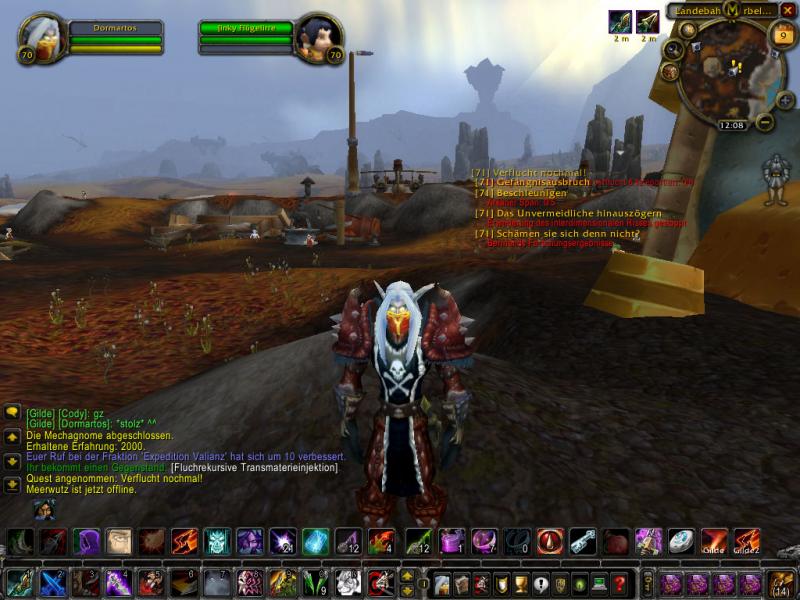Zoom out the minimap with minus button
800x600 pixels.
tap(765, 123)
